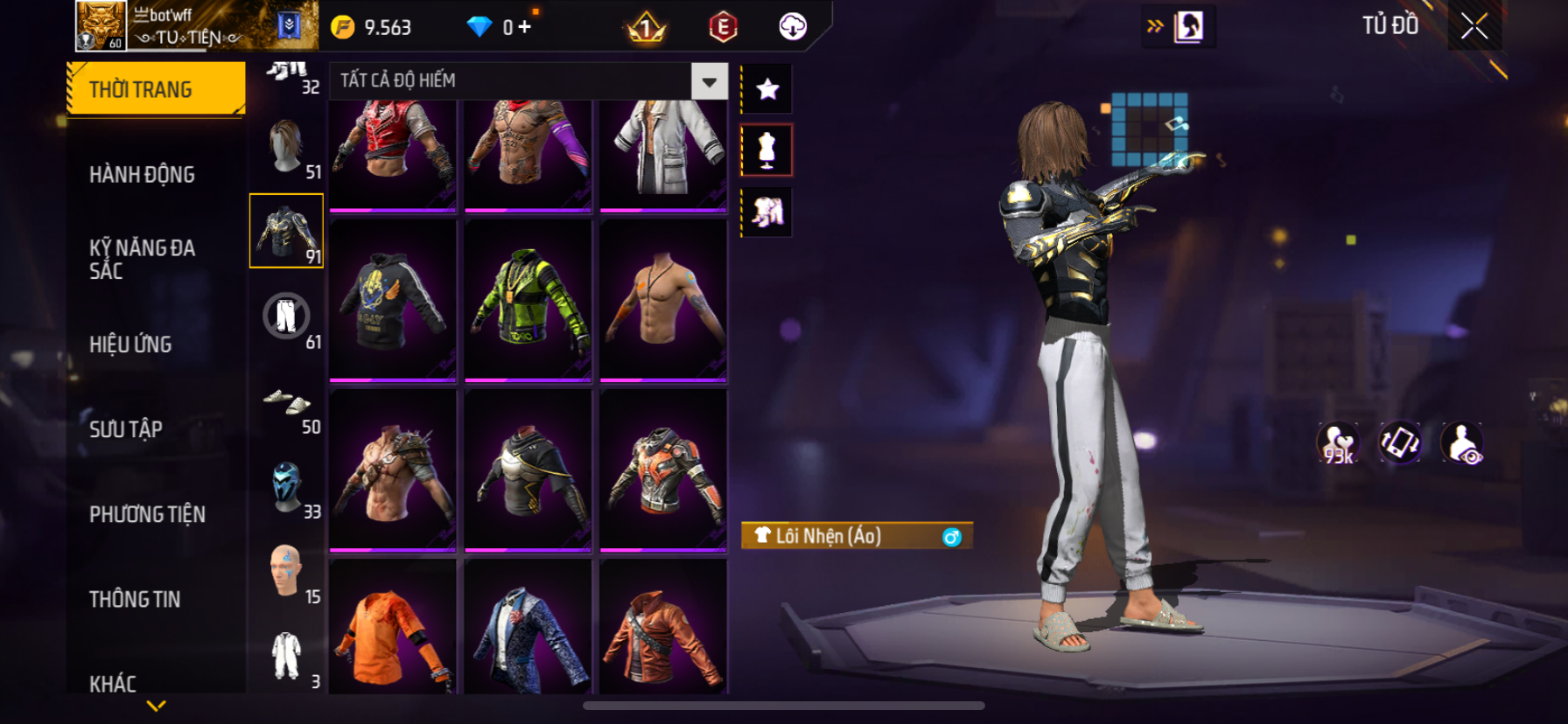Show the Thông Tin section
This screenshot has height=724, width=1568.
point(135,599)
